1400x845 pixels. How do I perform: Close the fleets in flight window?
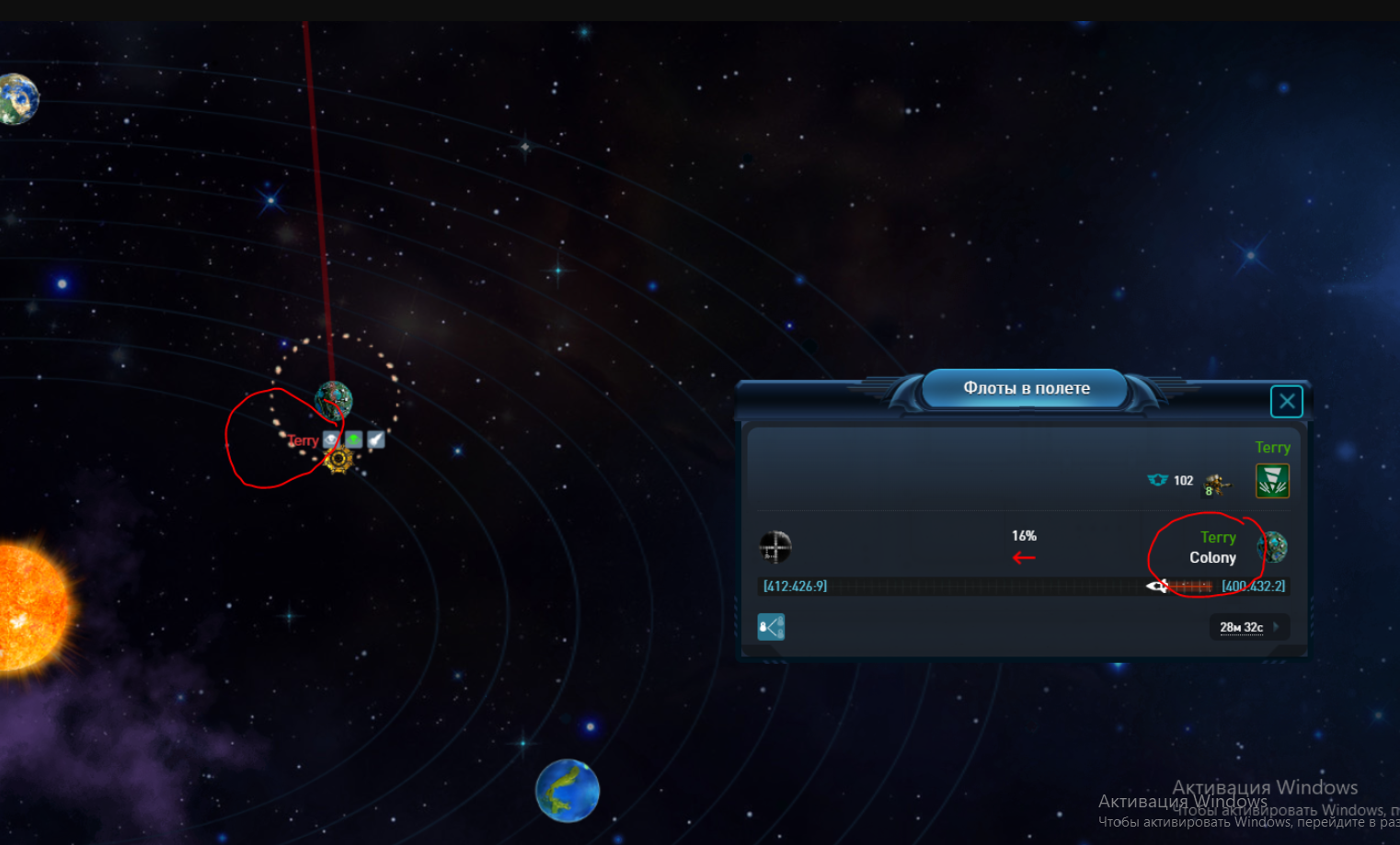pos(1286,402)
